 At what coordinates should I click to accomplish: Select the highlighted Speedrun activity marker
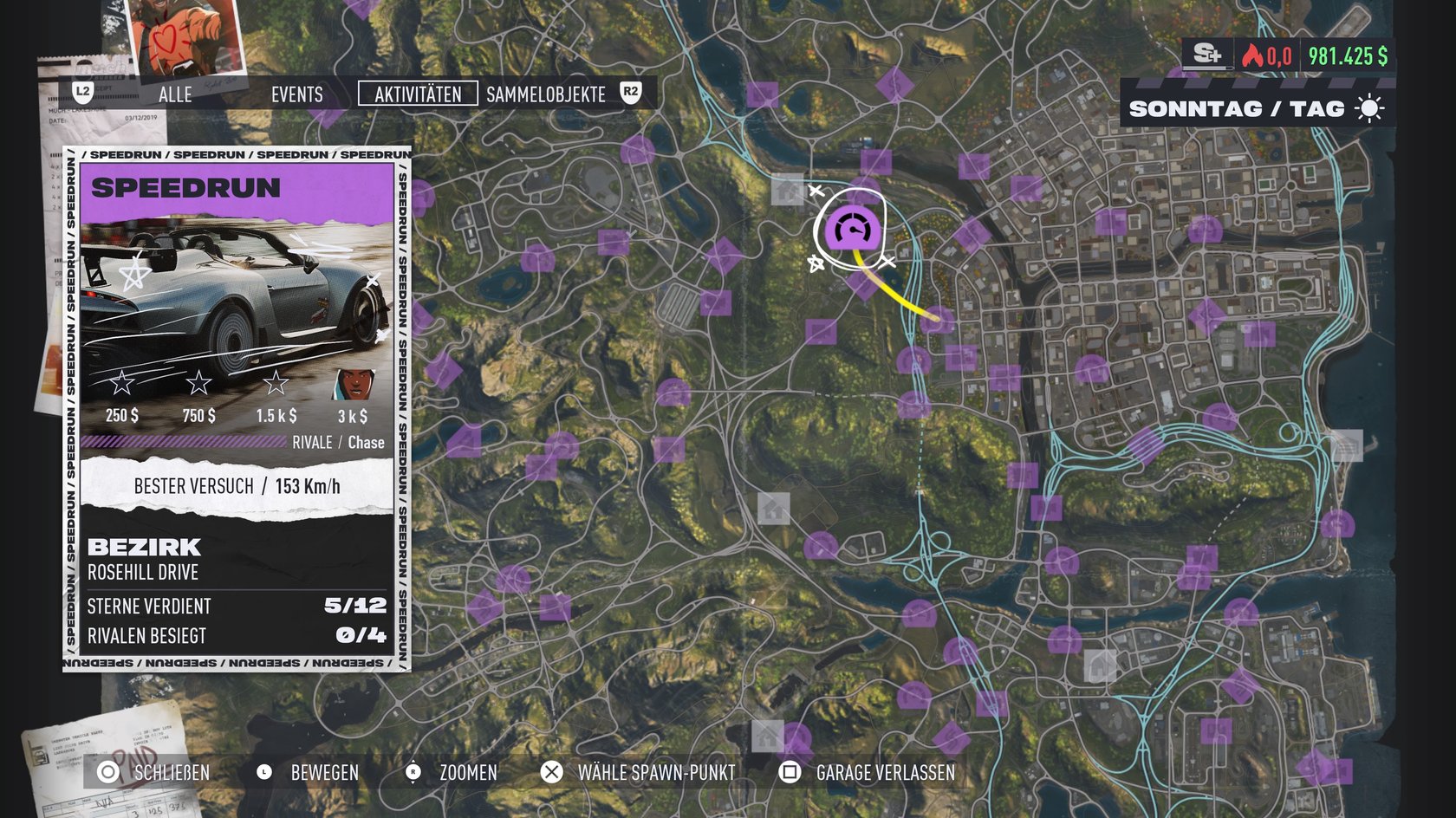tap(852, 230)
